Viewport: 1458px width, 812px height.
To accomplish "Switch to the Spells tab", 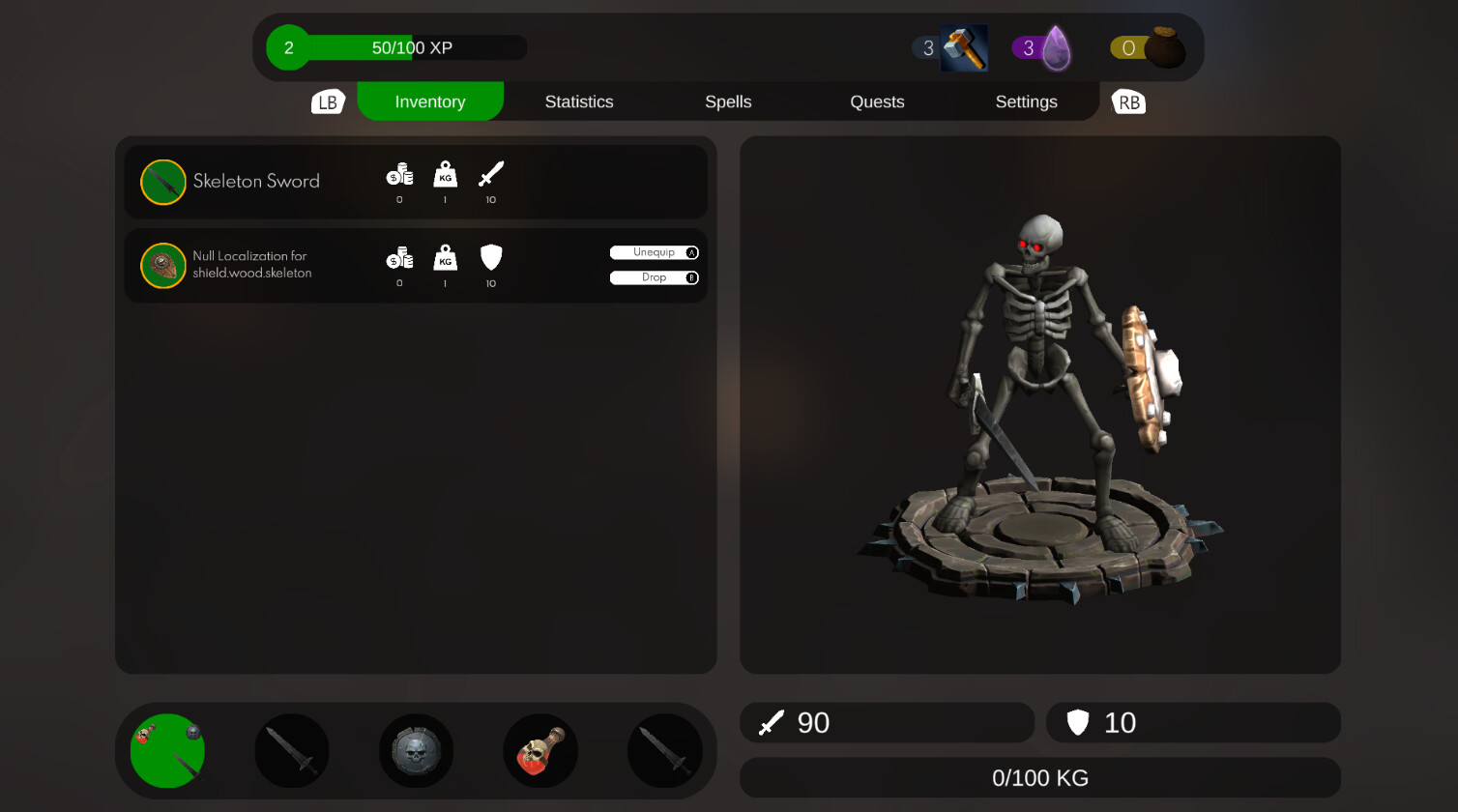I will coord(728,101).
